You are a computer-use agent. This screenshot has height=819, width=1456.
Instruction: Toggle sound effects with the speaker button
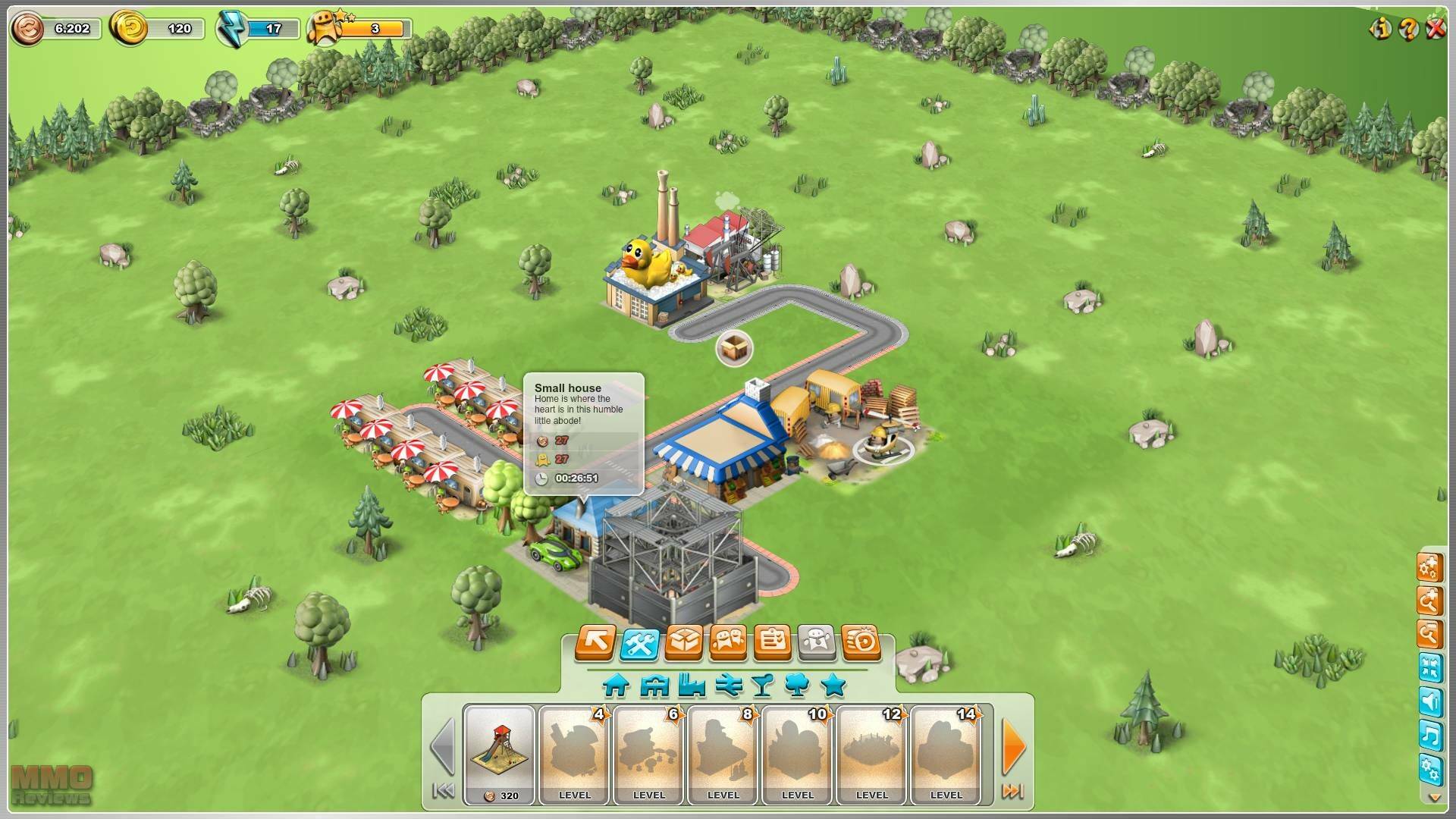(x=1429, y=701)
